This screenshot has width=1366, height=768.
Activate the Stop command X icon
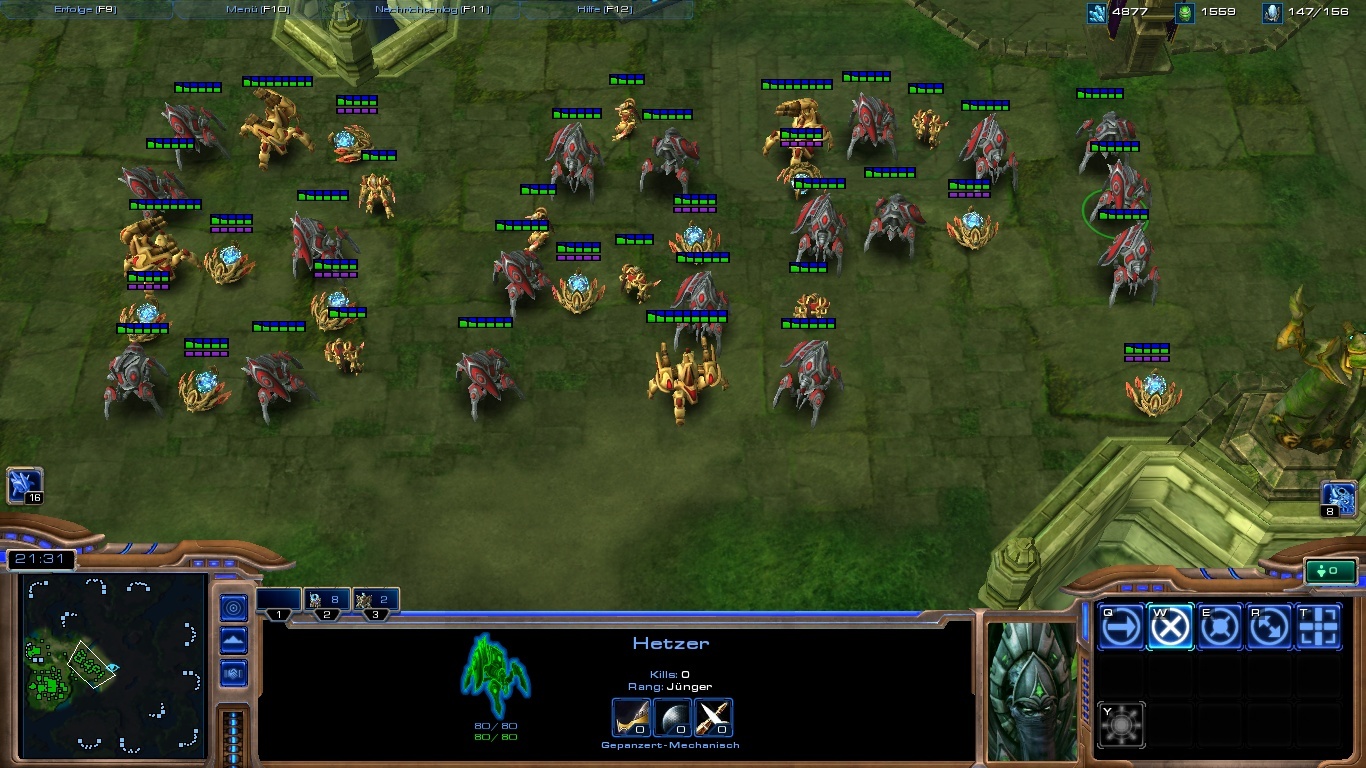coord(1170,628)
